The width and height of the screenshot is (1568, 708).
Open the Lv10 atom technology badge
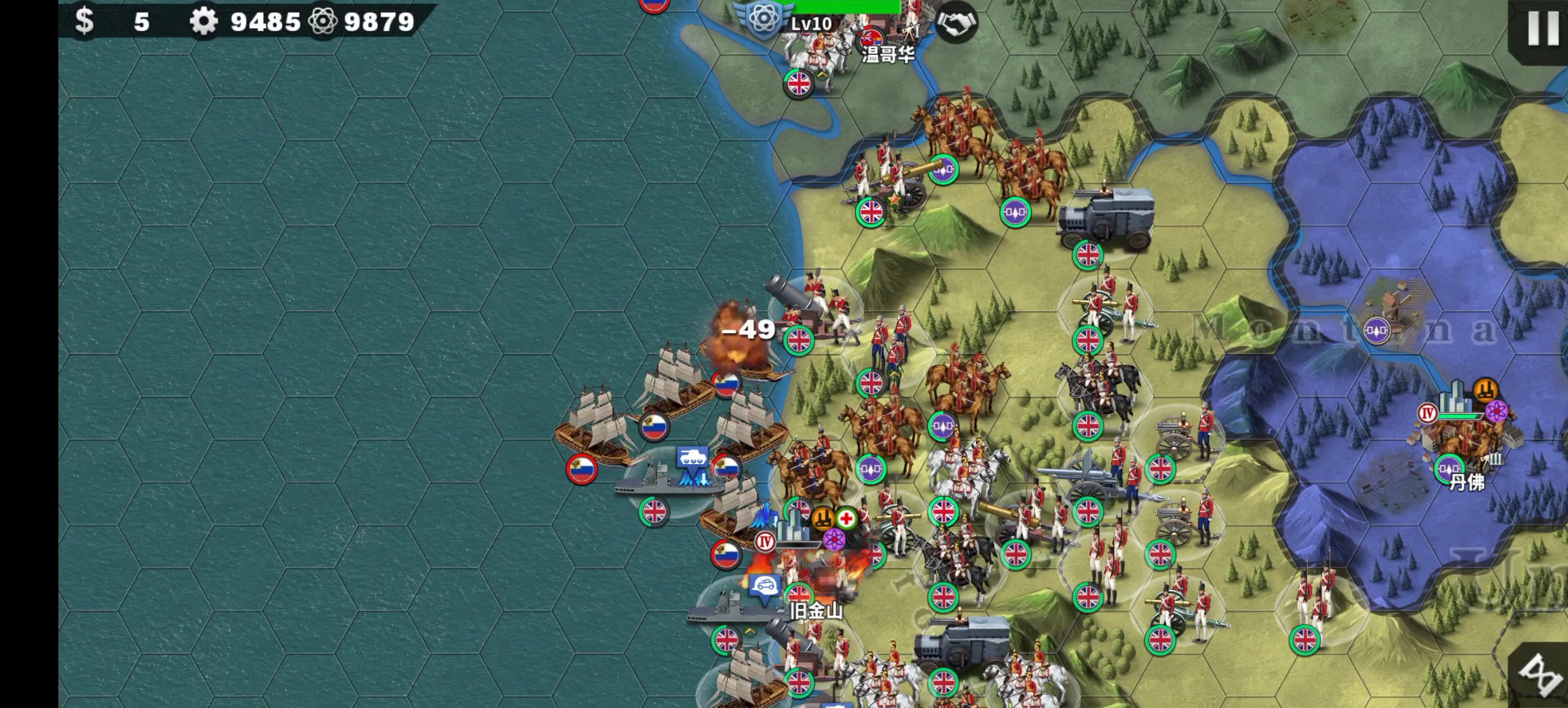pyautogui.click(x=763, y=20)
